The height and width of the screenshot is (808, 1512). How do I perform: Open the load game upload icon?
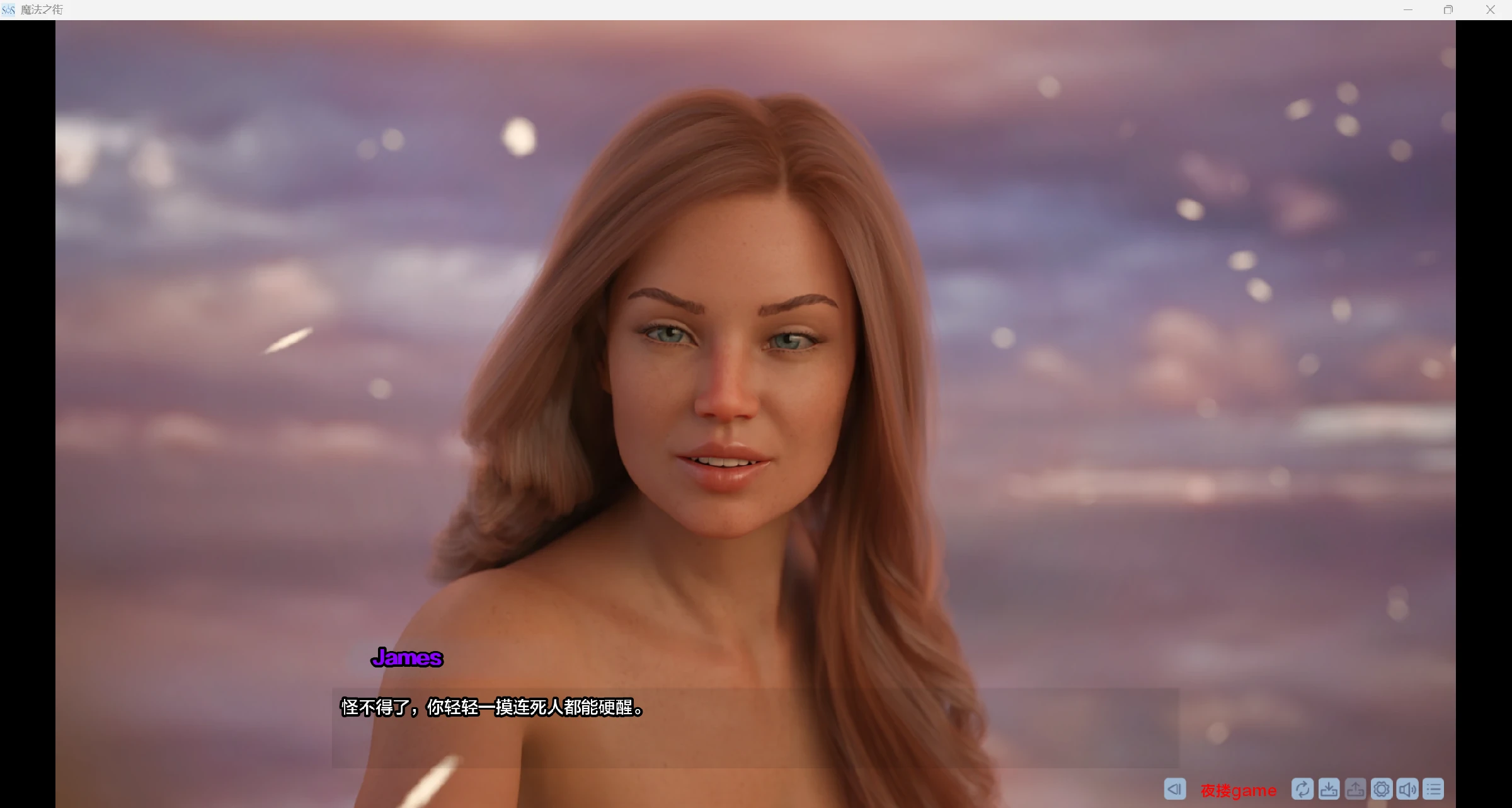pyautogui.click(x=1355, y=789)
